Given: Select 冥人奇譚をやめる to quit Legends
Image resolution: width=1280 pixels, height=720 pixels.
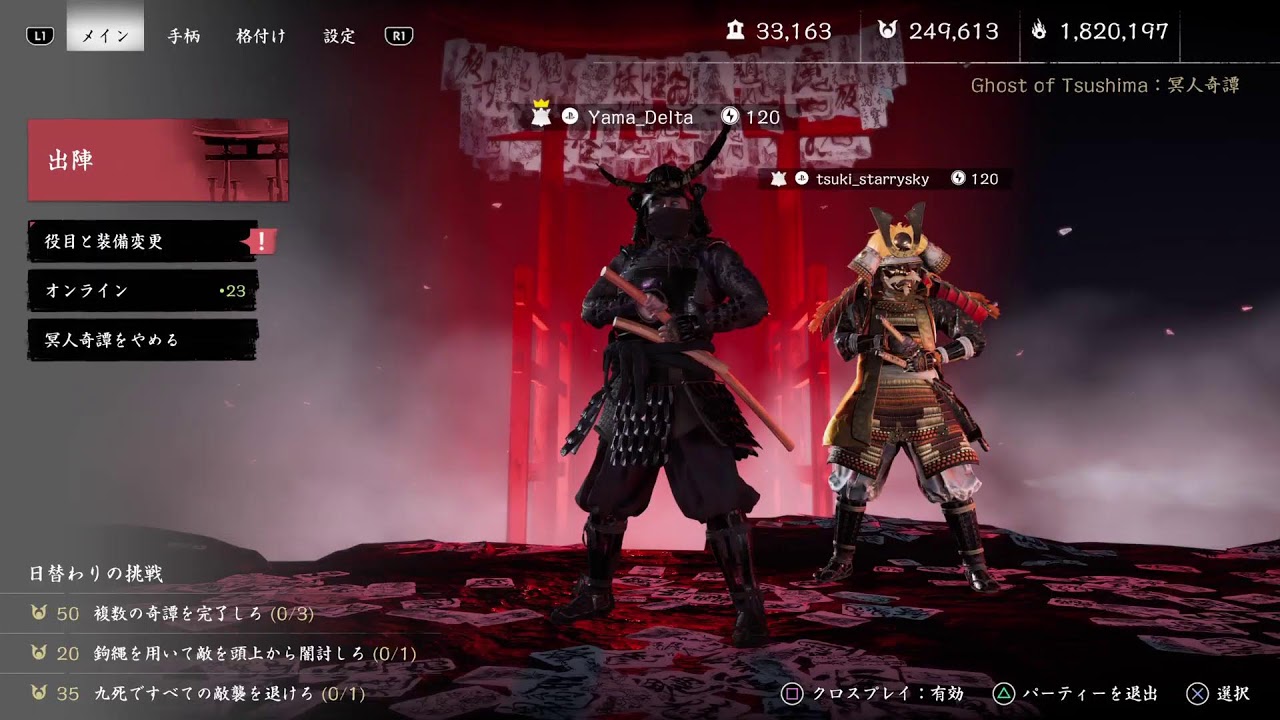Looking at the screenshot, I should [140, 340].
